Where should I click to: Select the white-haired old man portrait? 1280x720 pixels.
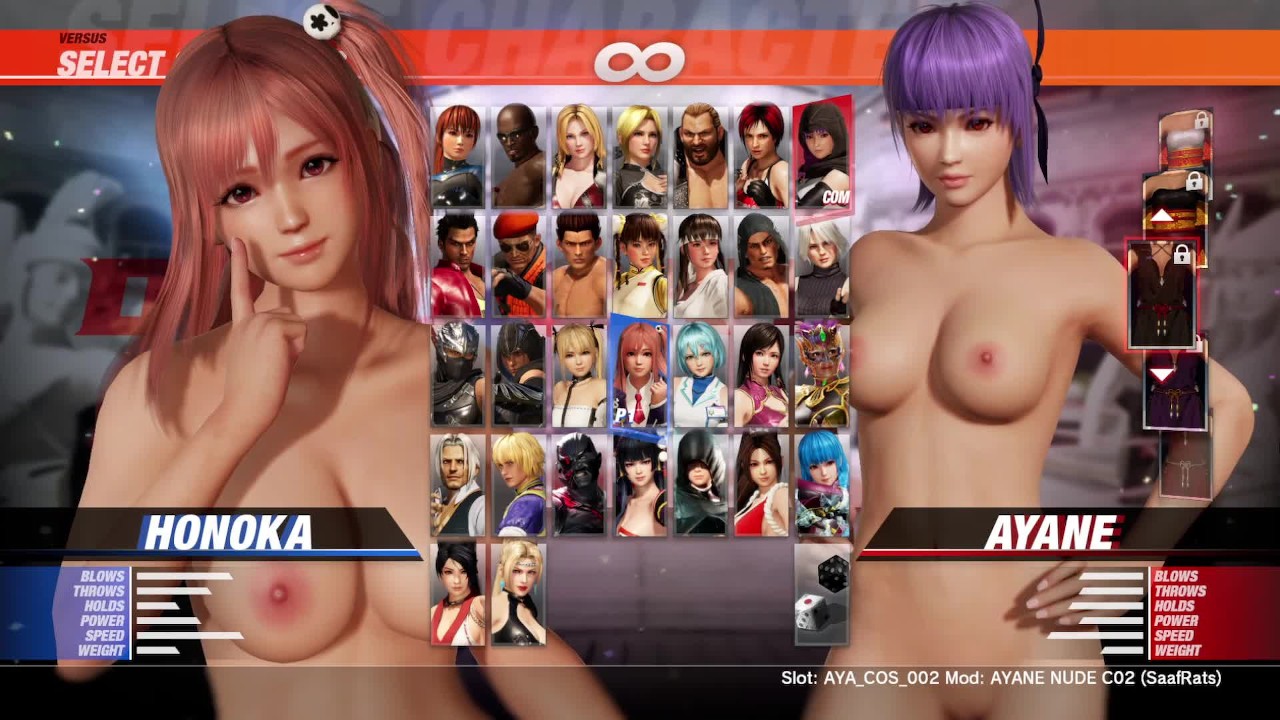click(458, 484)
